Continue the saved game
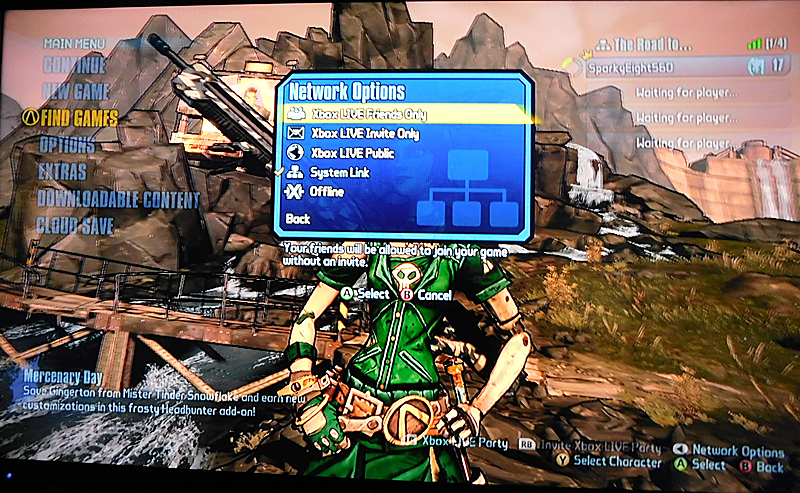The image size is (800, 493). [73, 66]
